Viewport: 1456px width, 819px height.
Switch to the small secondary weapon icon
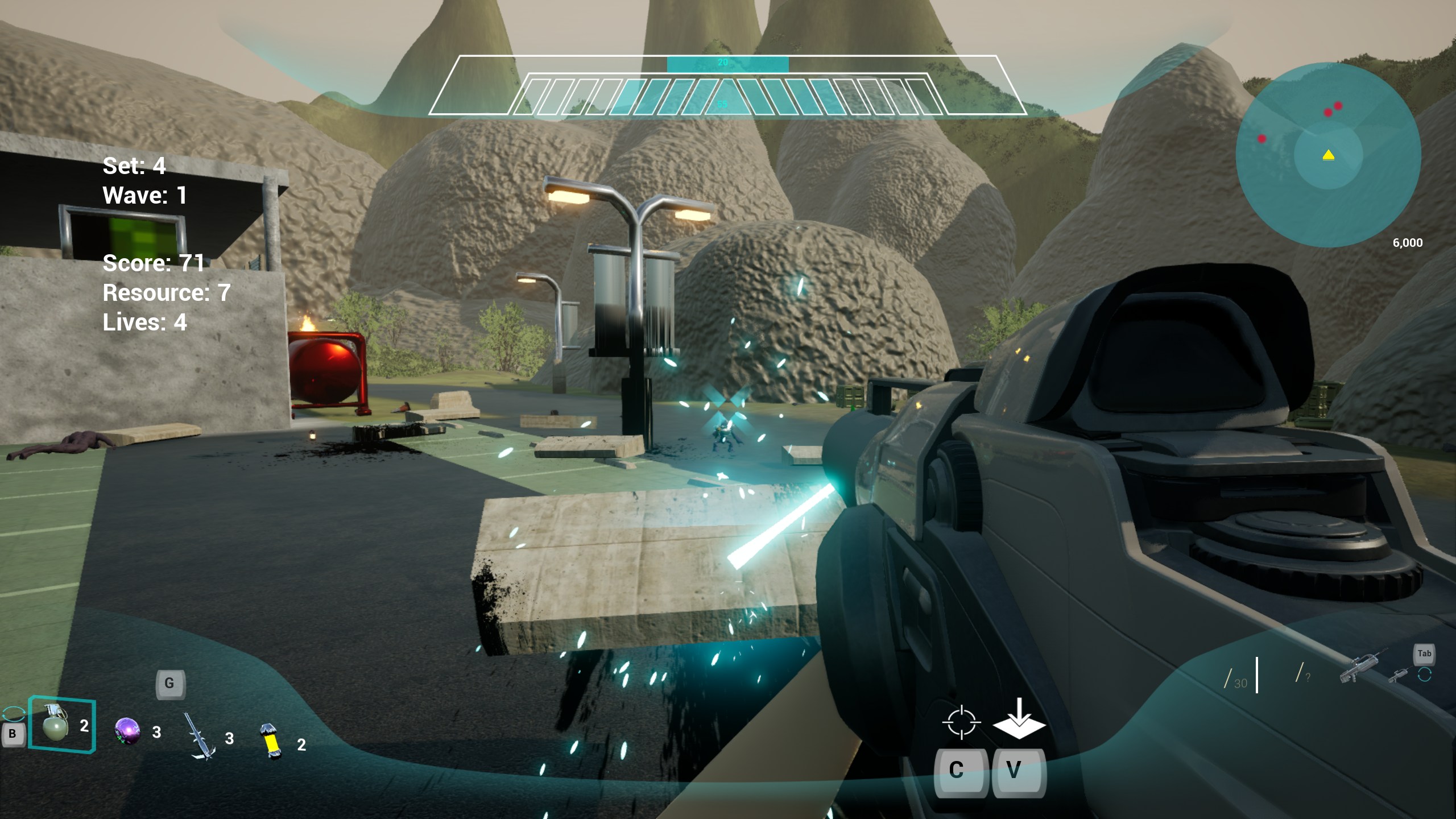pos(1399,675)
